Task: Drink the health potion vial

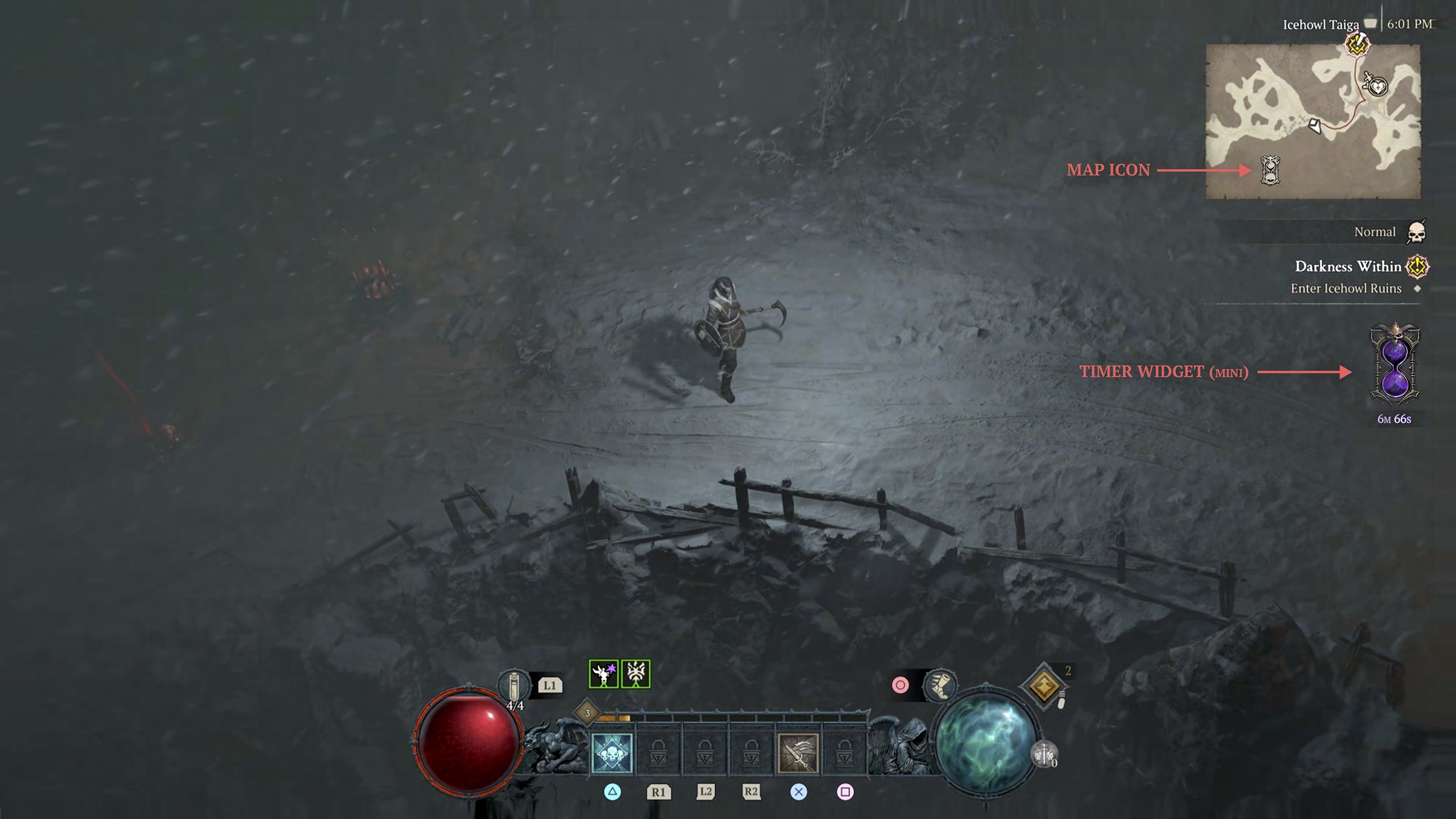Action: point(513,685)
